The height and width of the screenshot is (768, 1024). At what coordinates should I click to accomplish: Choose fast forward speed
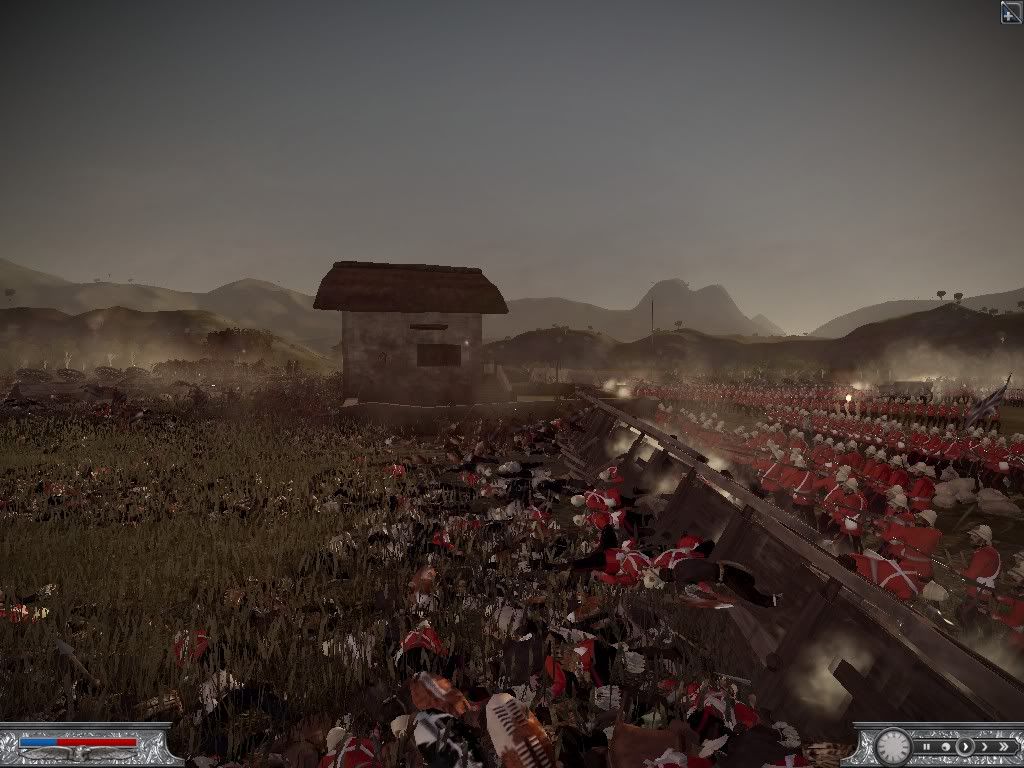[x=984, y=746]
